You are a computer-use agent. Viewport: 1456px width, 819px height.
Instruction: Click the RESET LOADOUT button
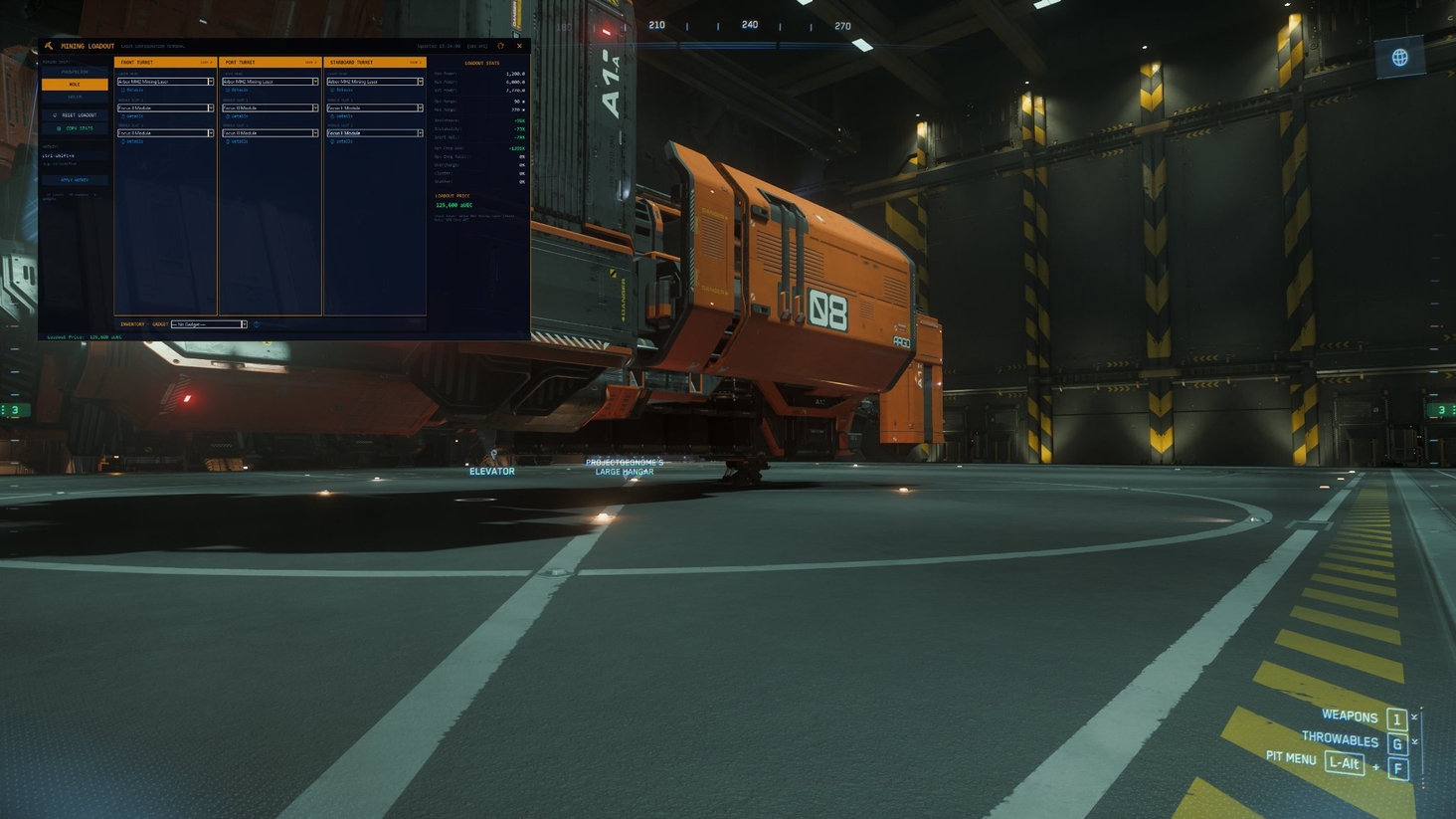(76, 114)
